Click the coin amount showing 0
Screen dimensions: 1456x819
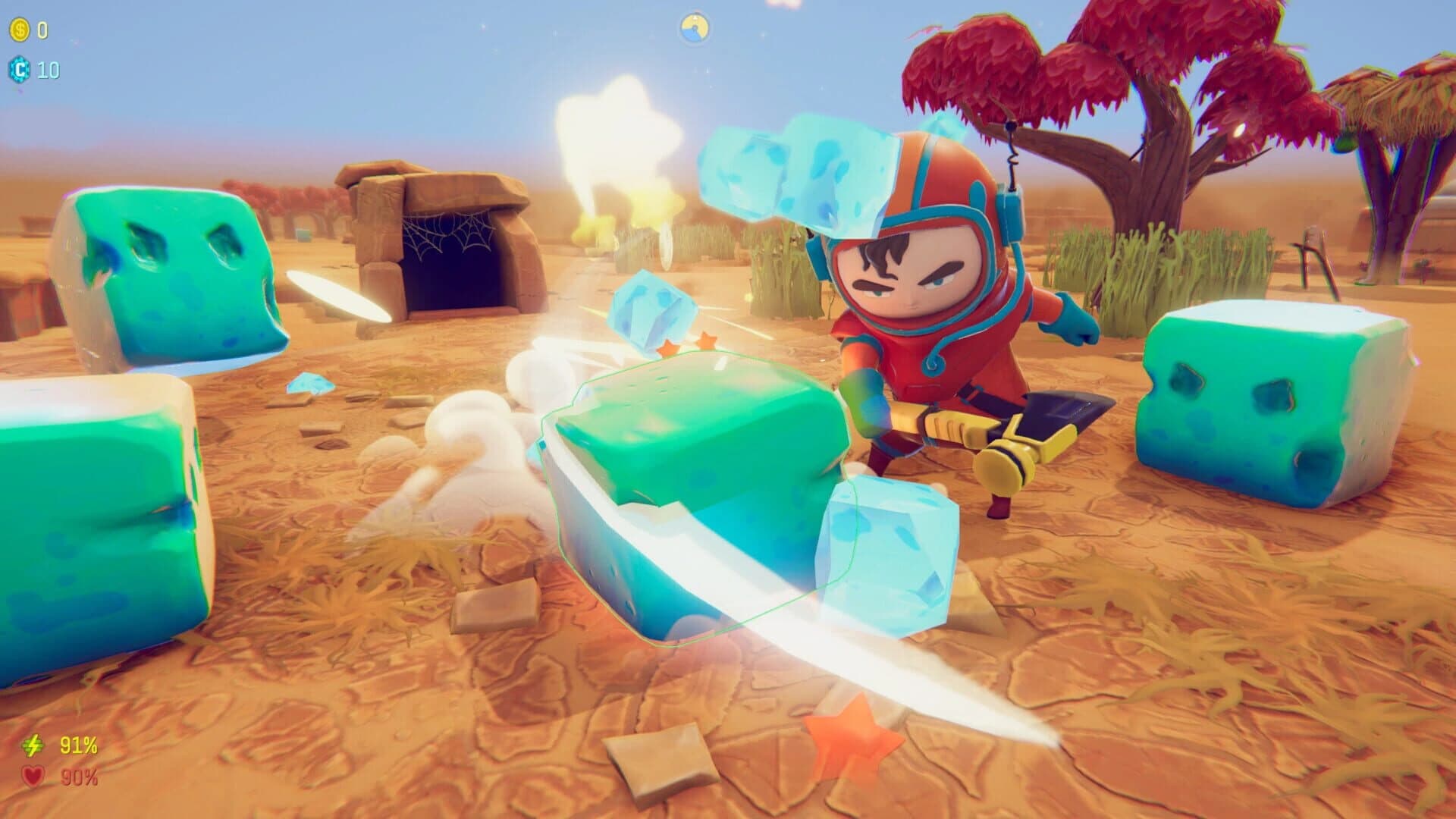pos(42,30)
